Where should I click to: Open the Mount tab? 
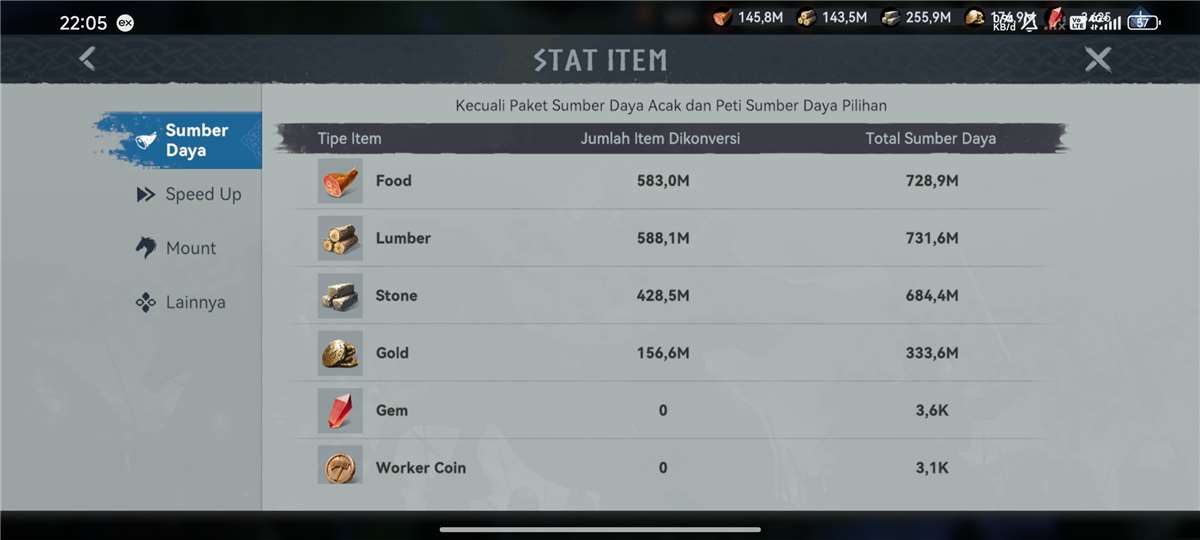178,248
